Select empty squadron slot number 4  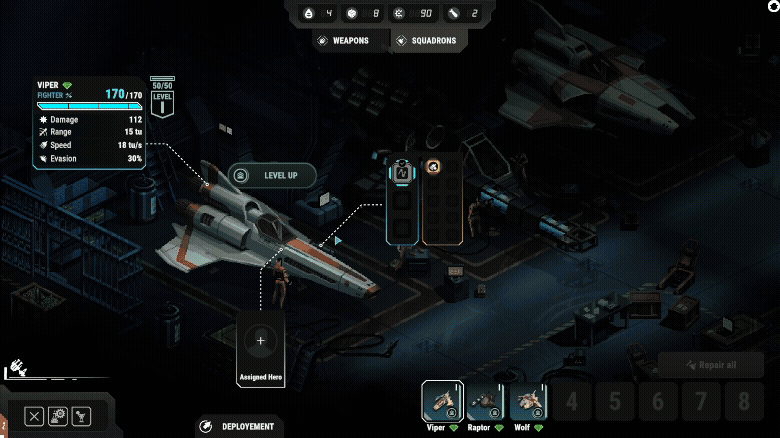coord(572,402)
